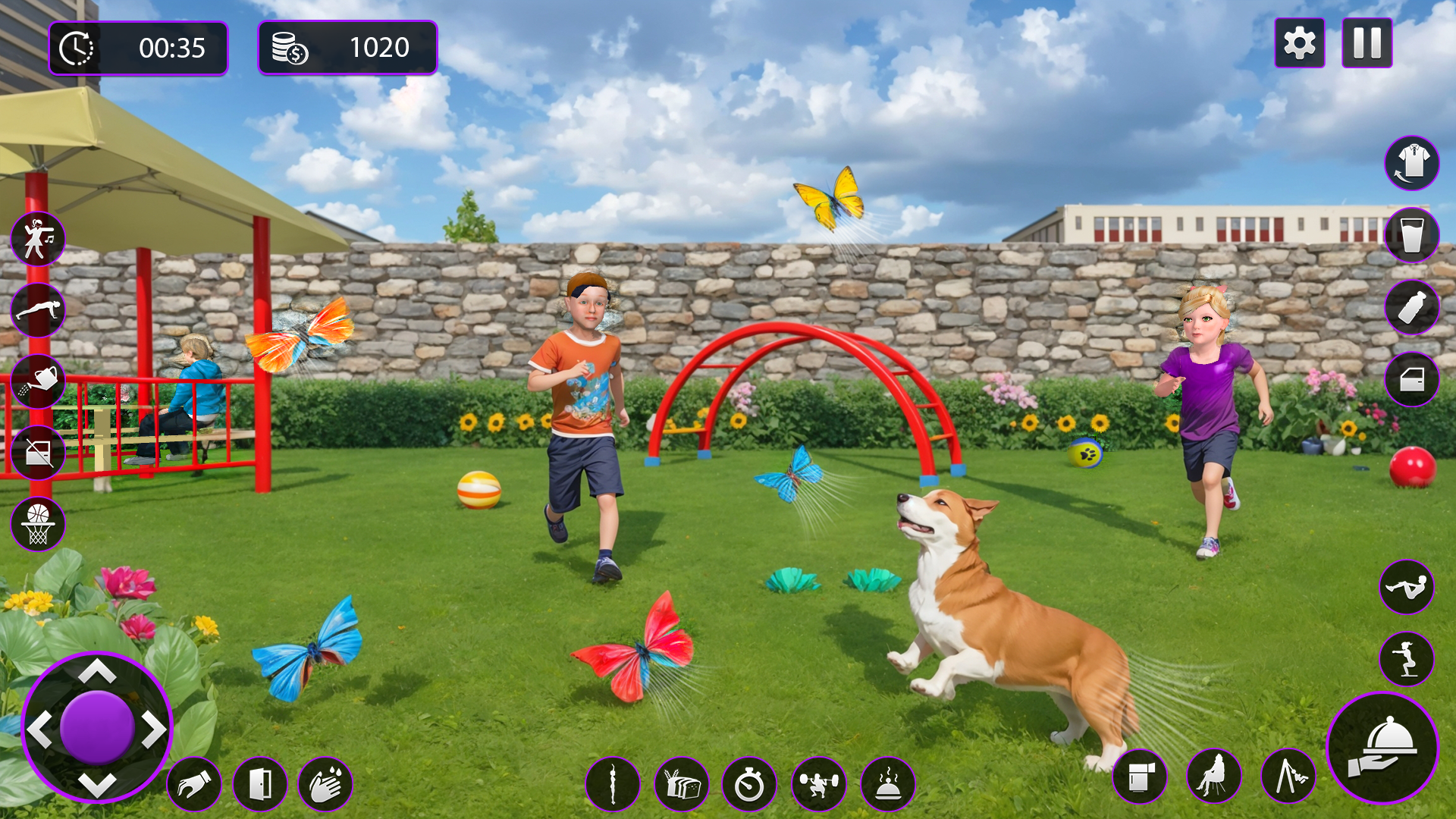This screenshot has height=819, width=1456.
Task: Start the push-up exercise
Action: pos(38,310)
